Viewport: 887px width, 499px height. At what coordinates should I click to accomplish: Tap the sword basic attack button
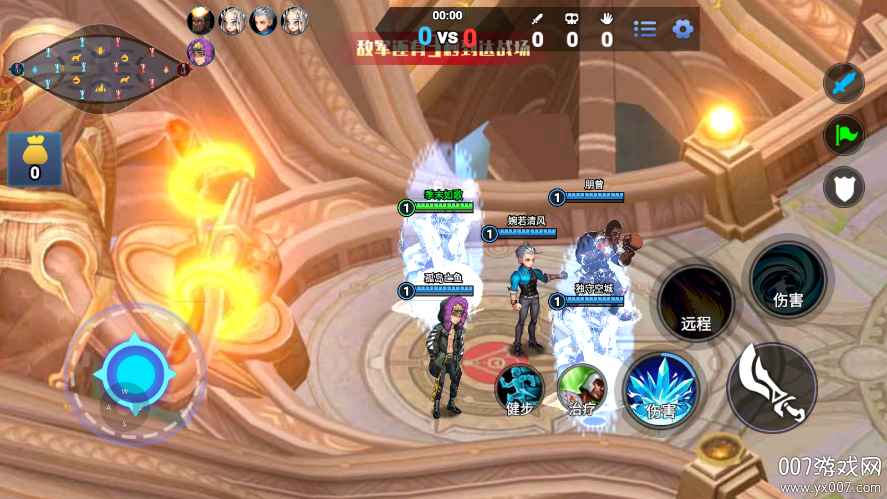[772, 388]
